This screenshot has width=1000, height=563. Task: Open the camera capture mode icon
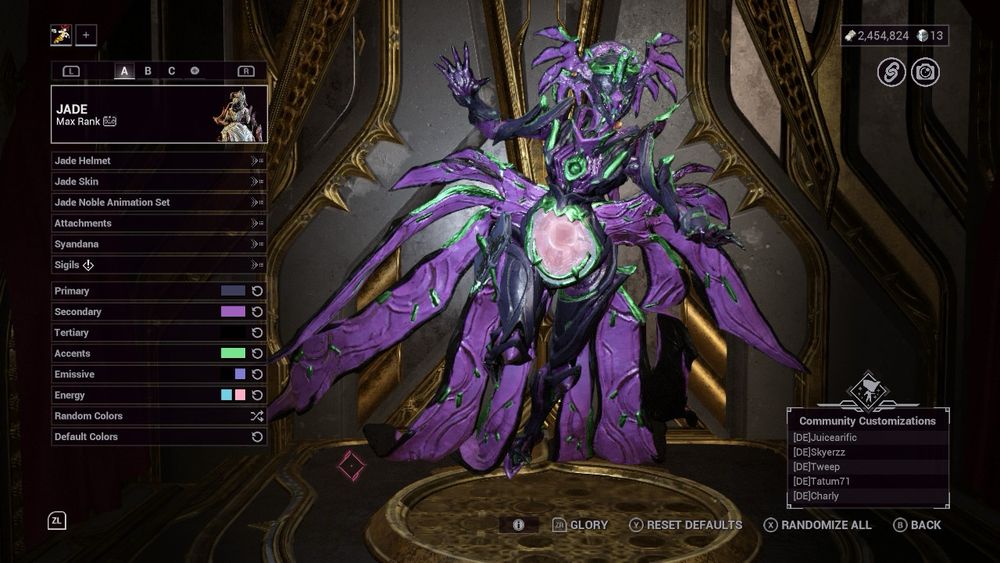coord(925,72)
